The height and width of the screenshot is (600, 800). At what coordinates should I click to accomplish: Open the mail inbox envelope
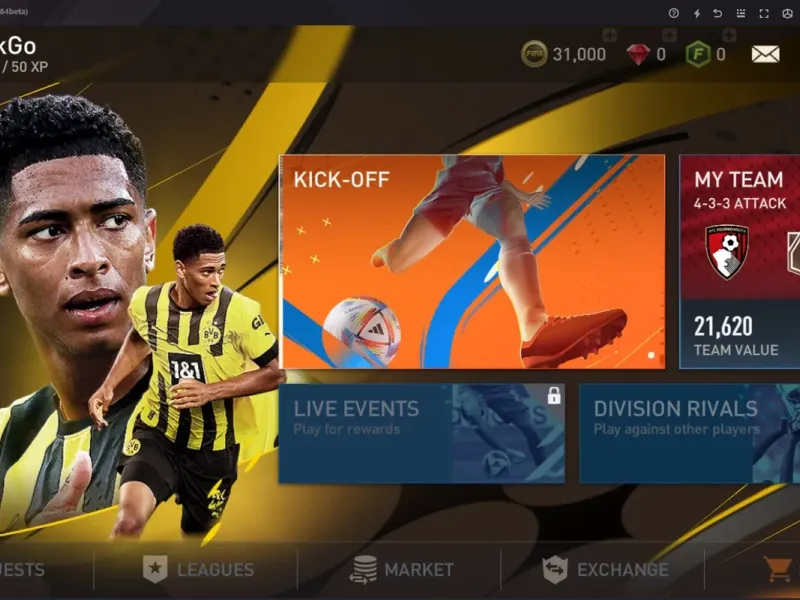(765, 54)
